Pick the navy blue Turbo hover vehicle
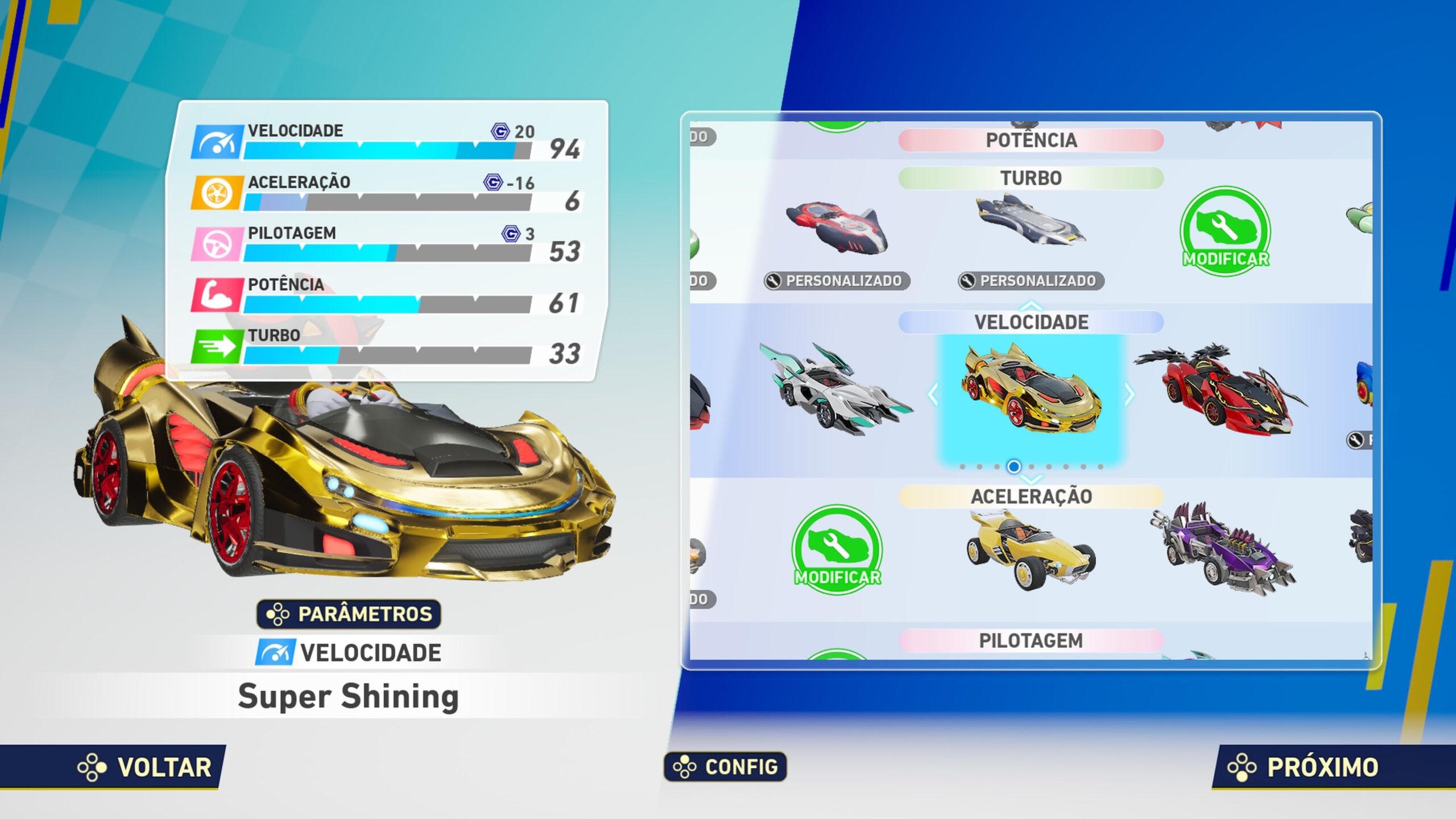Viewport: 1456px width, 819px height. 1031,222
